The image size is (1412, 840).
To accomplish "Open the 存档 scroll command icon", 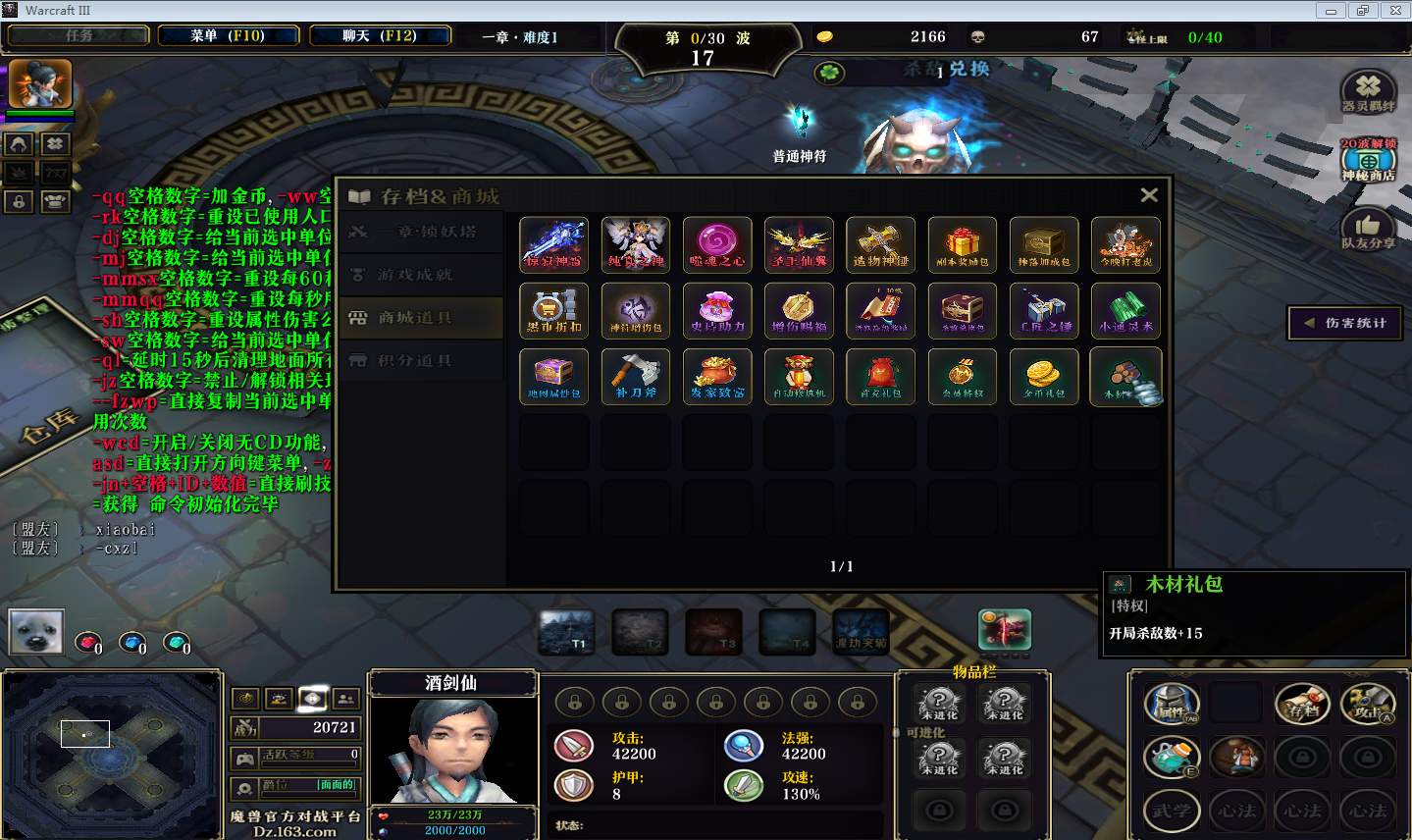I will click(x=1302, y=705).
